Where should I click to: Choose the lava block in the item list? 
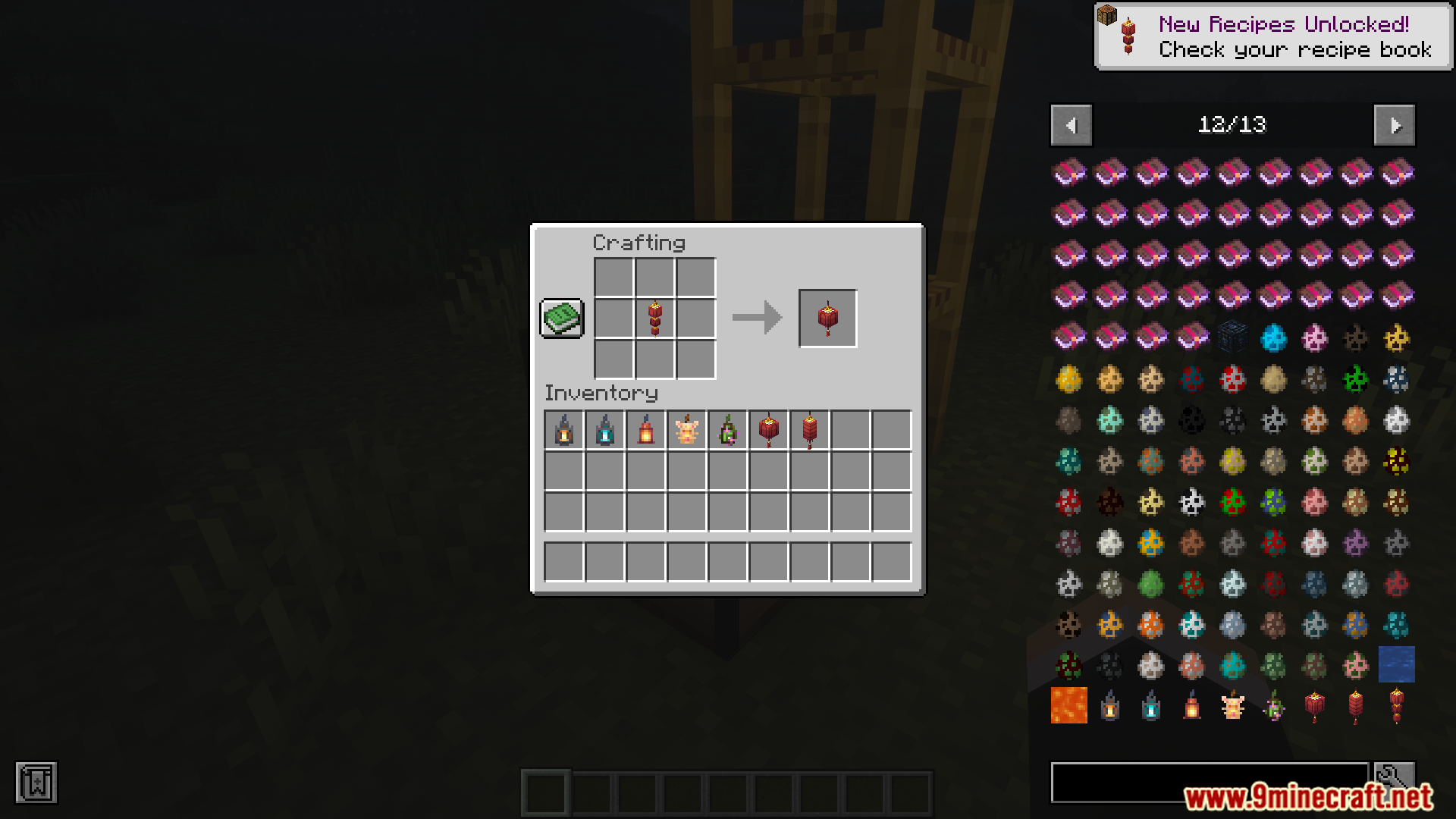click(x=1069, y=705)
